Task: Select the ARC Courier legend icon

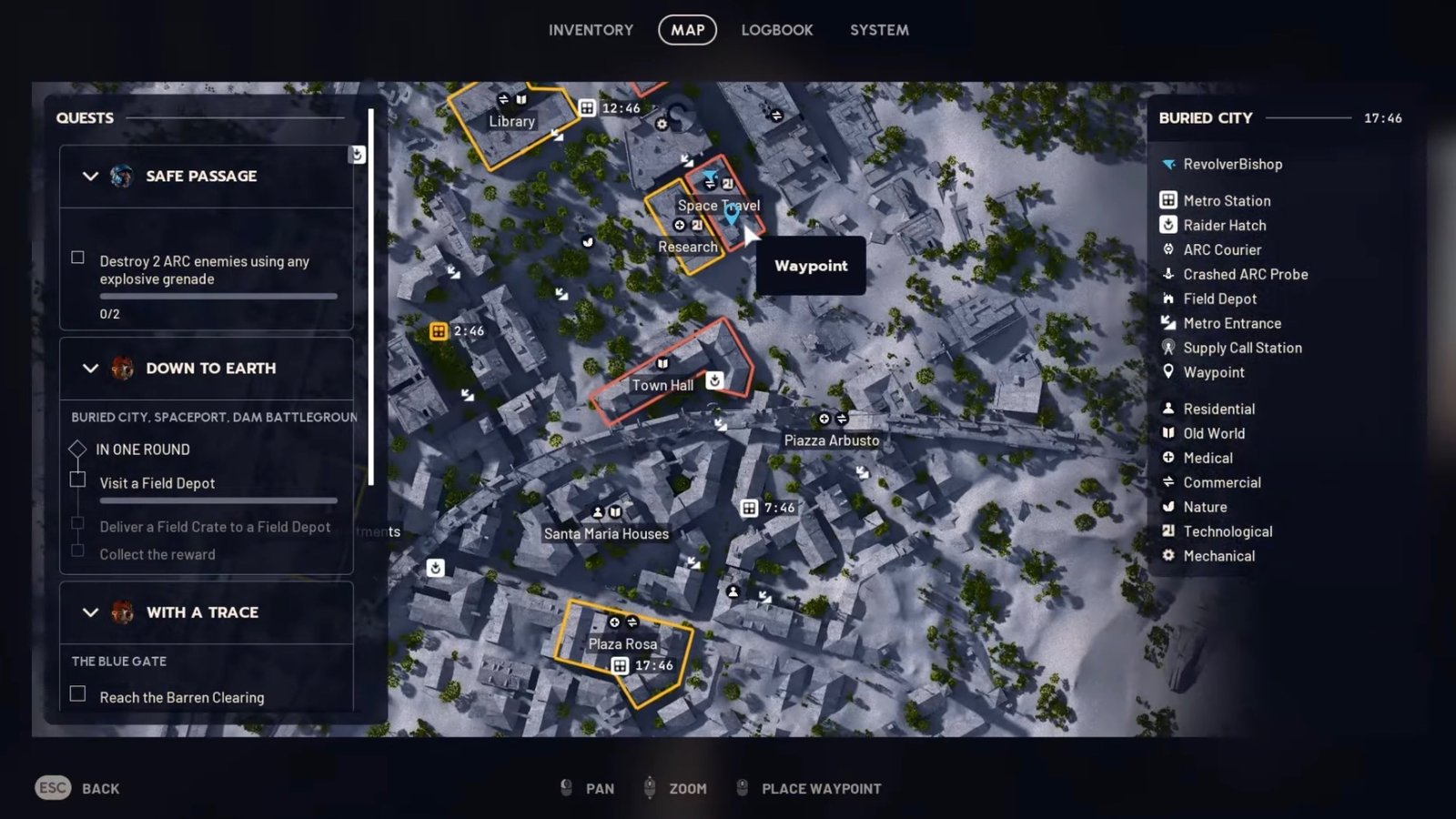Action: click(1168, 249)
